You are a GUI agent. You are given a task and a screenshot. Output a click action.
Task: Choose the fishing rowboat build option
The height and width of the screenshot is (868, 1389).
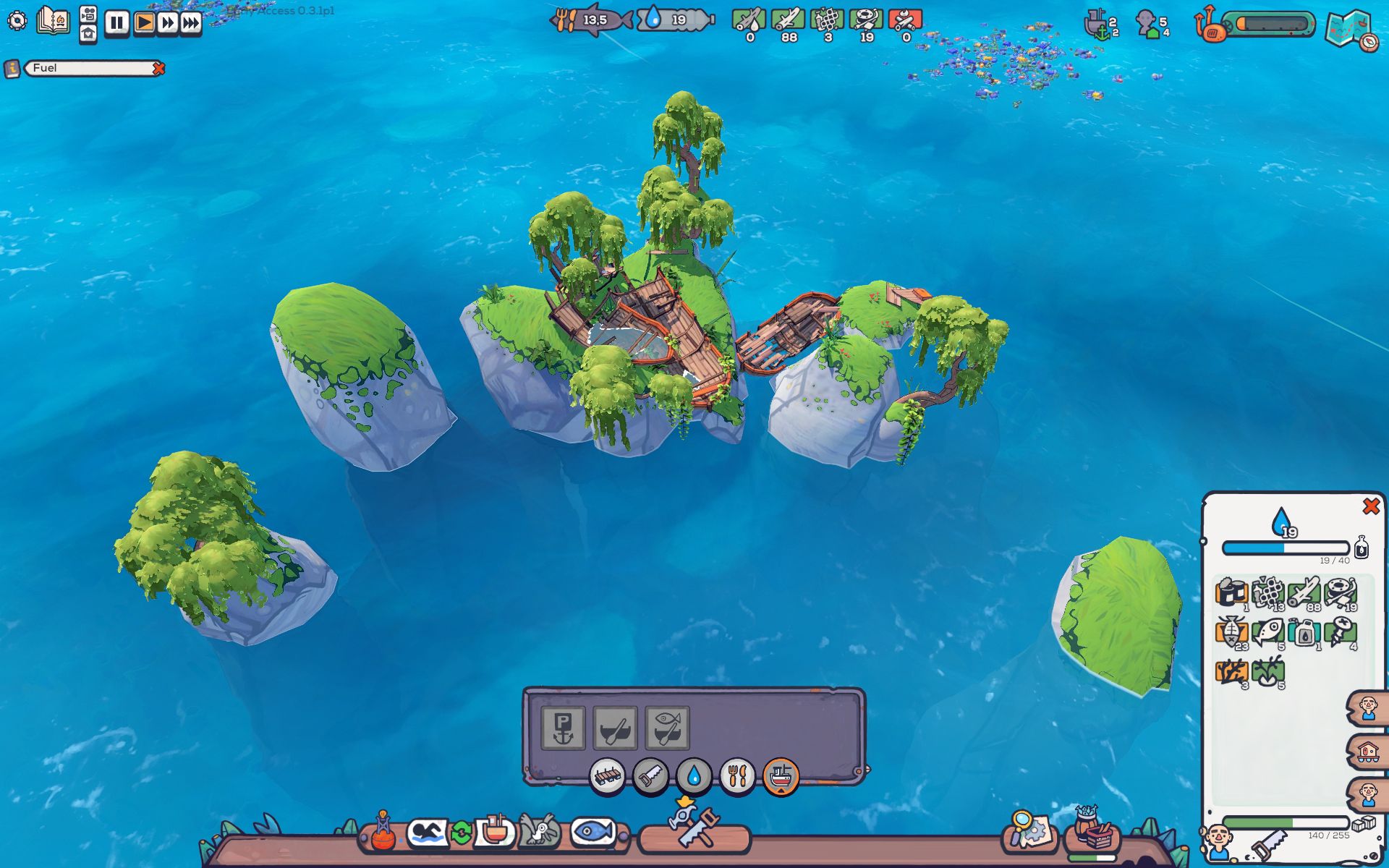[x=667, y=728]
